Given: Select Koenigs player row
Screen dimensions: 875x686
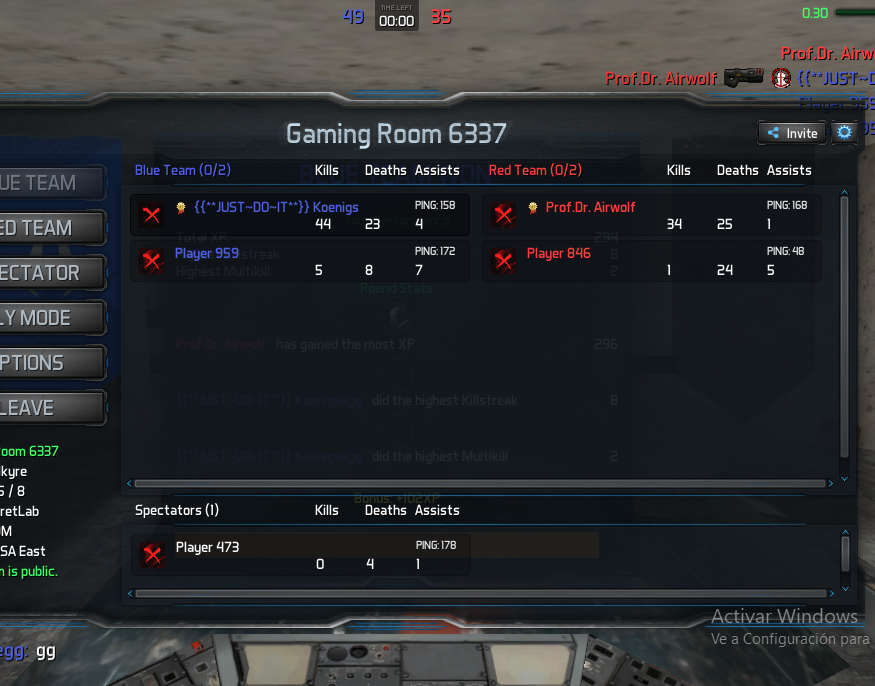Looking at the screenshot, I should 300,215.
